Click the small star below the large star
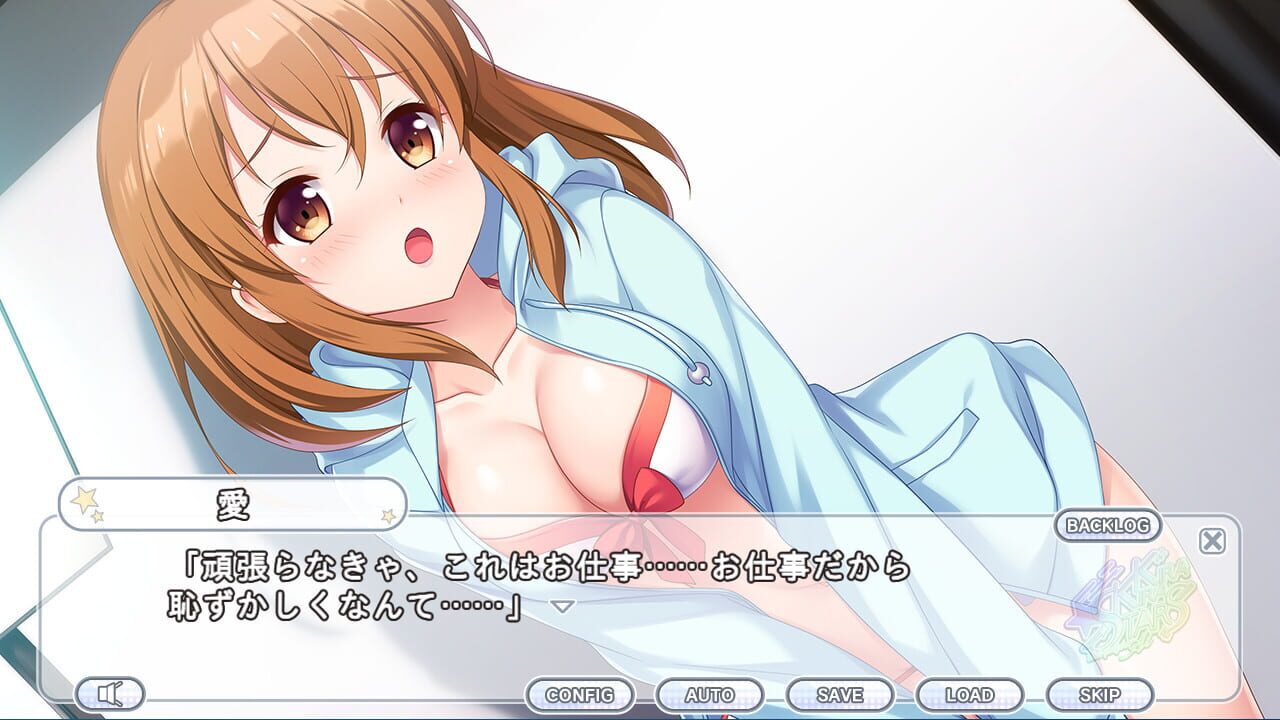This screenshot has width=1280, height=720. 99,518
